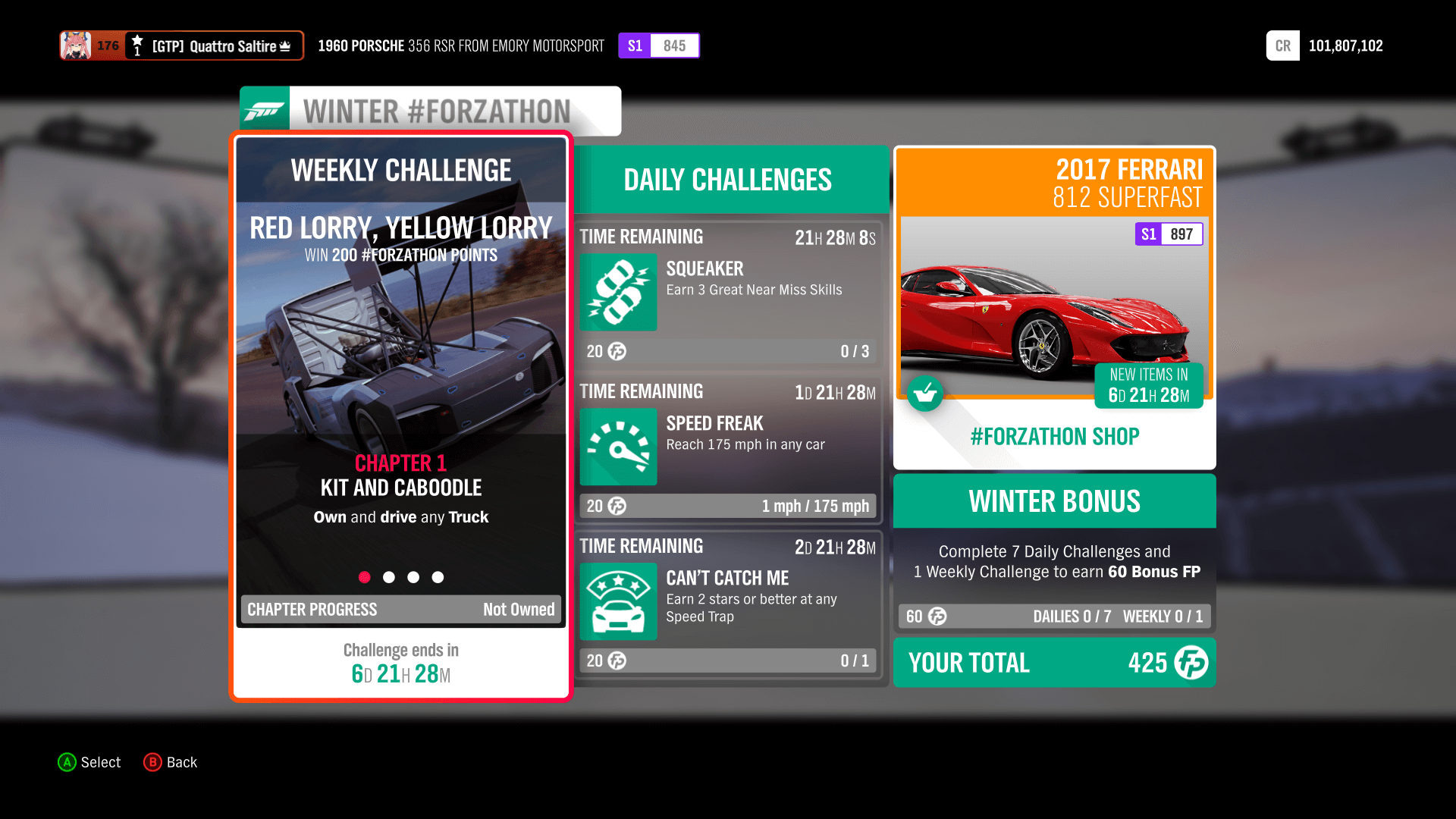Image resolution: width=1456 pixels, height=819 pixels.
Task: Select the Squeaker near miss skill icon
Action: coord(617,293)
